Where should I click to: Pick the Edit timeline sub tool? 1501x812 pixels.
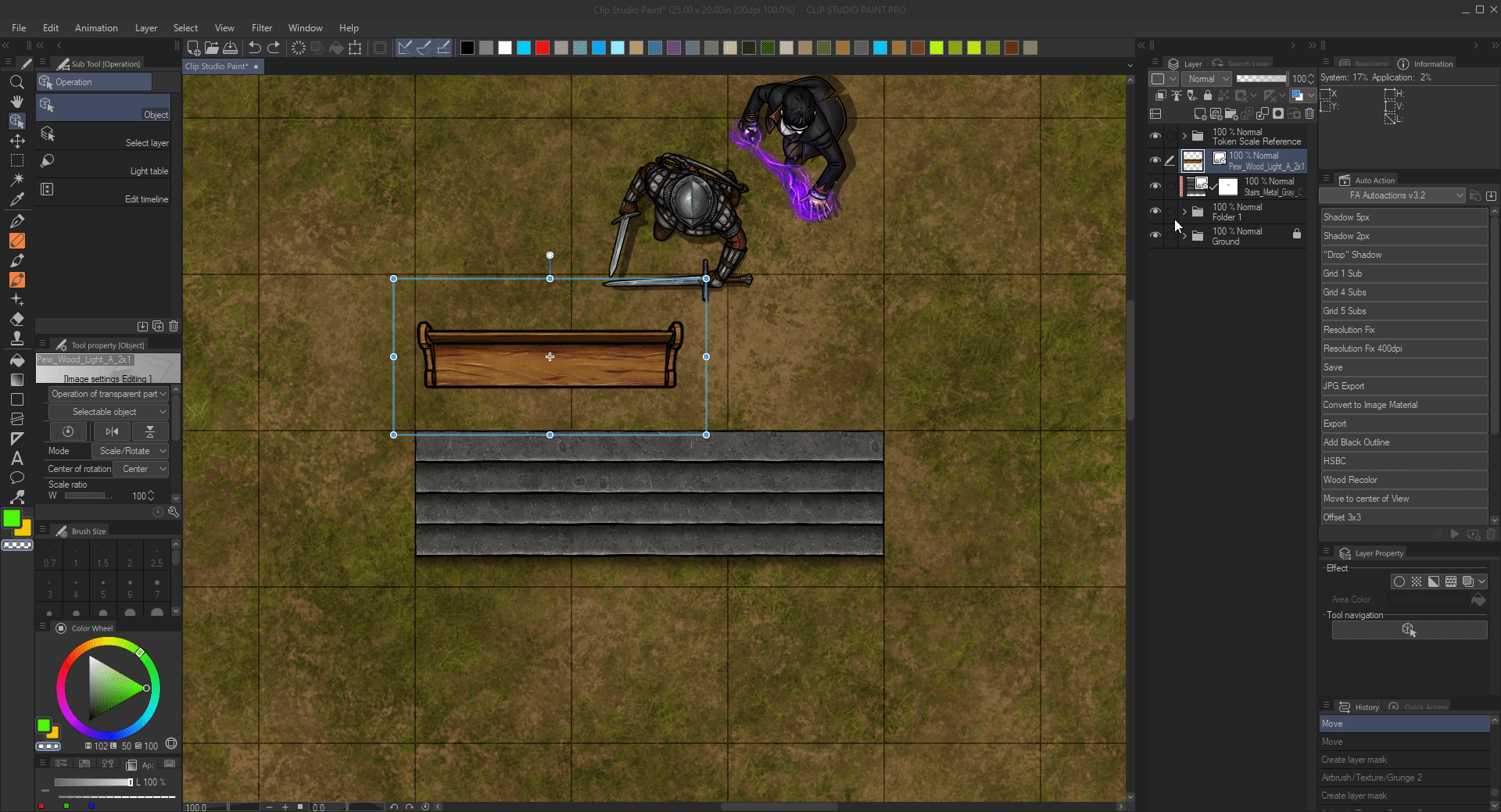click(103, 191)
